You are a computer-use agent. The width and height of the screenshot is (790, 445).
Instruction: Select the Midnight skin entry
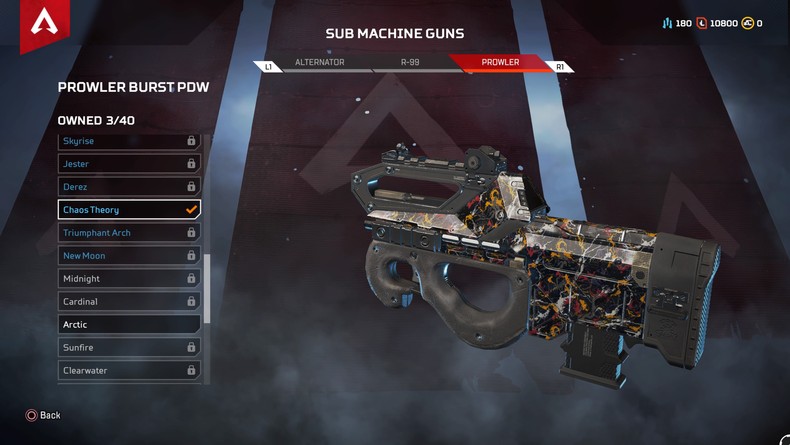pos(129,279)
